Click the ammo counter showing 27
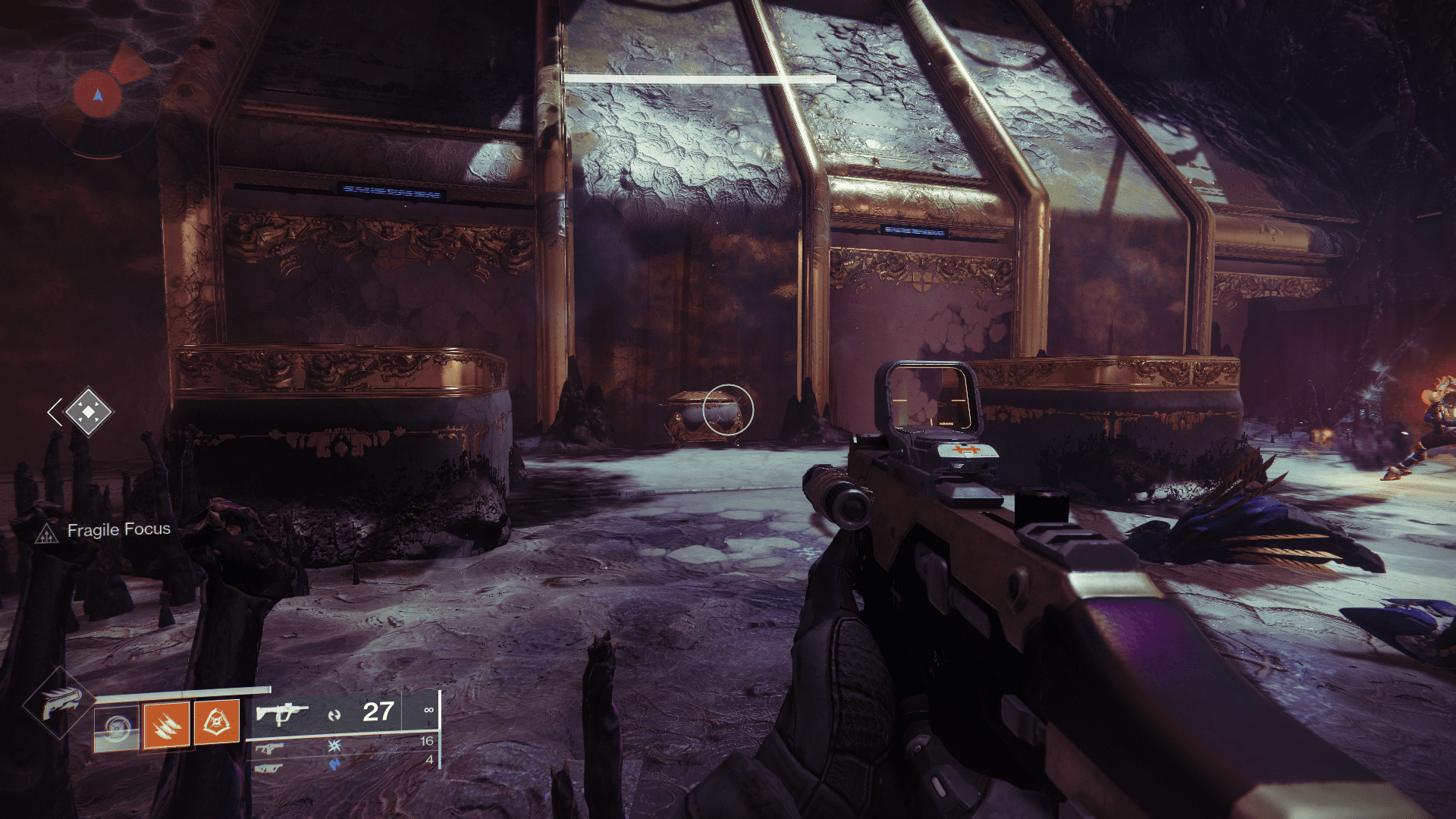The height and width of the screenshot is (819, 1456). tap(378, 711)
